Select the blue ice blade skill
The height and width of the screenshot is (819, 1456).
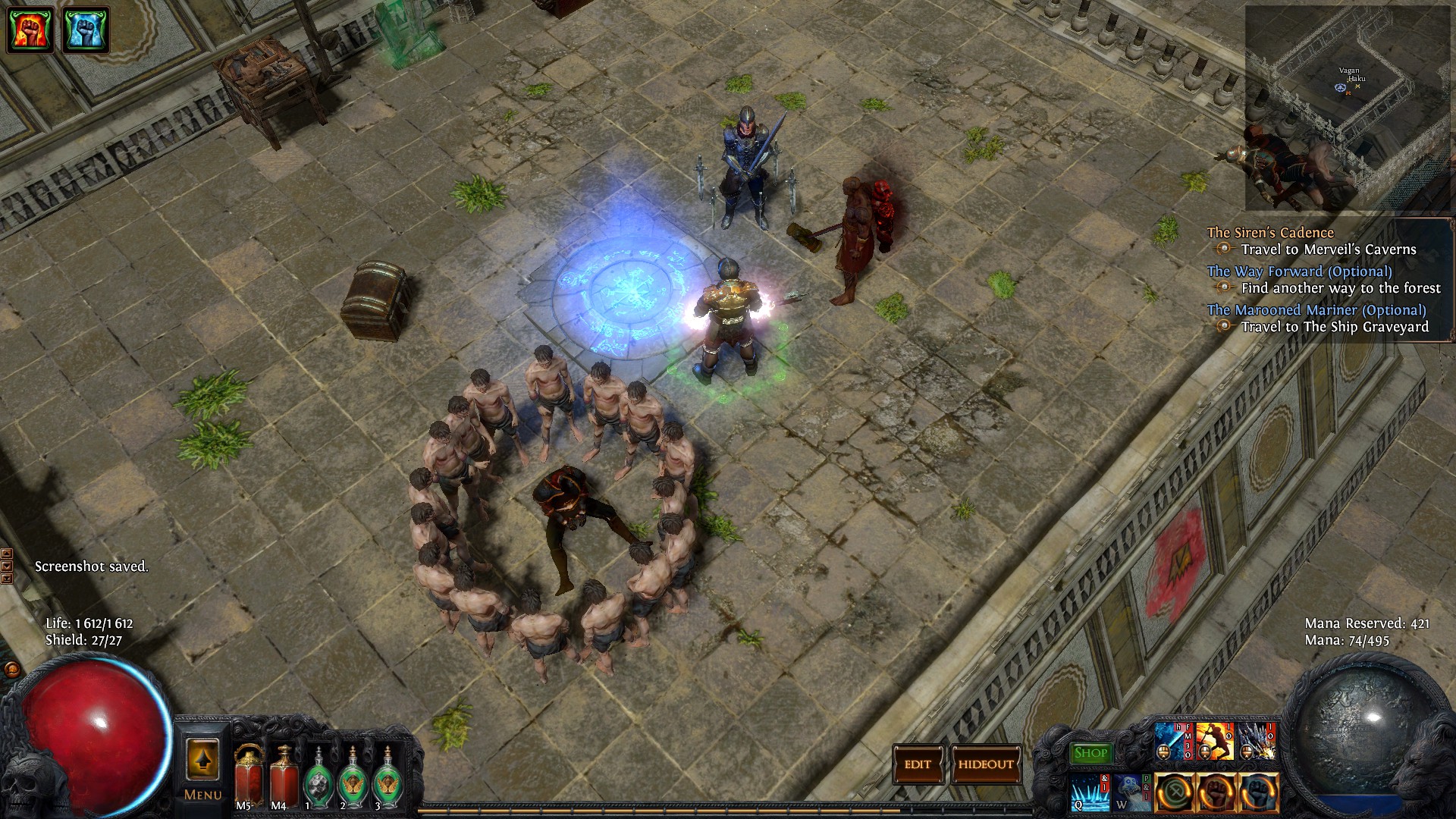tap(1172, 742)
